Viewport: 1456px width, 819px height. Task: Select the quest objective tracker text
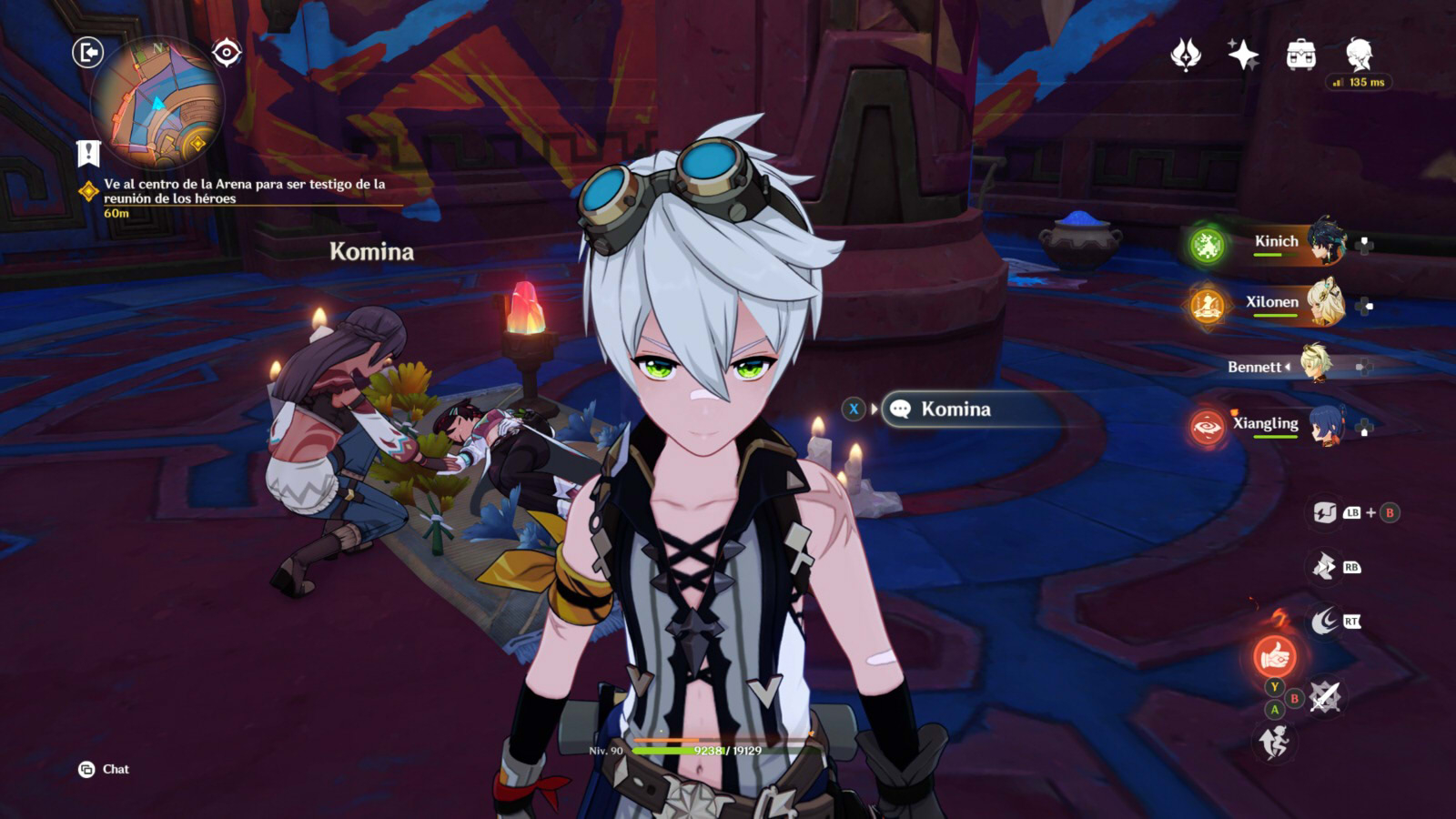pos(244,191)
